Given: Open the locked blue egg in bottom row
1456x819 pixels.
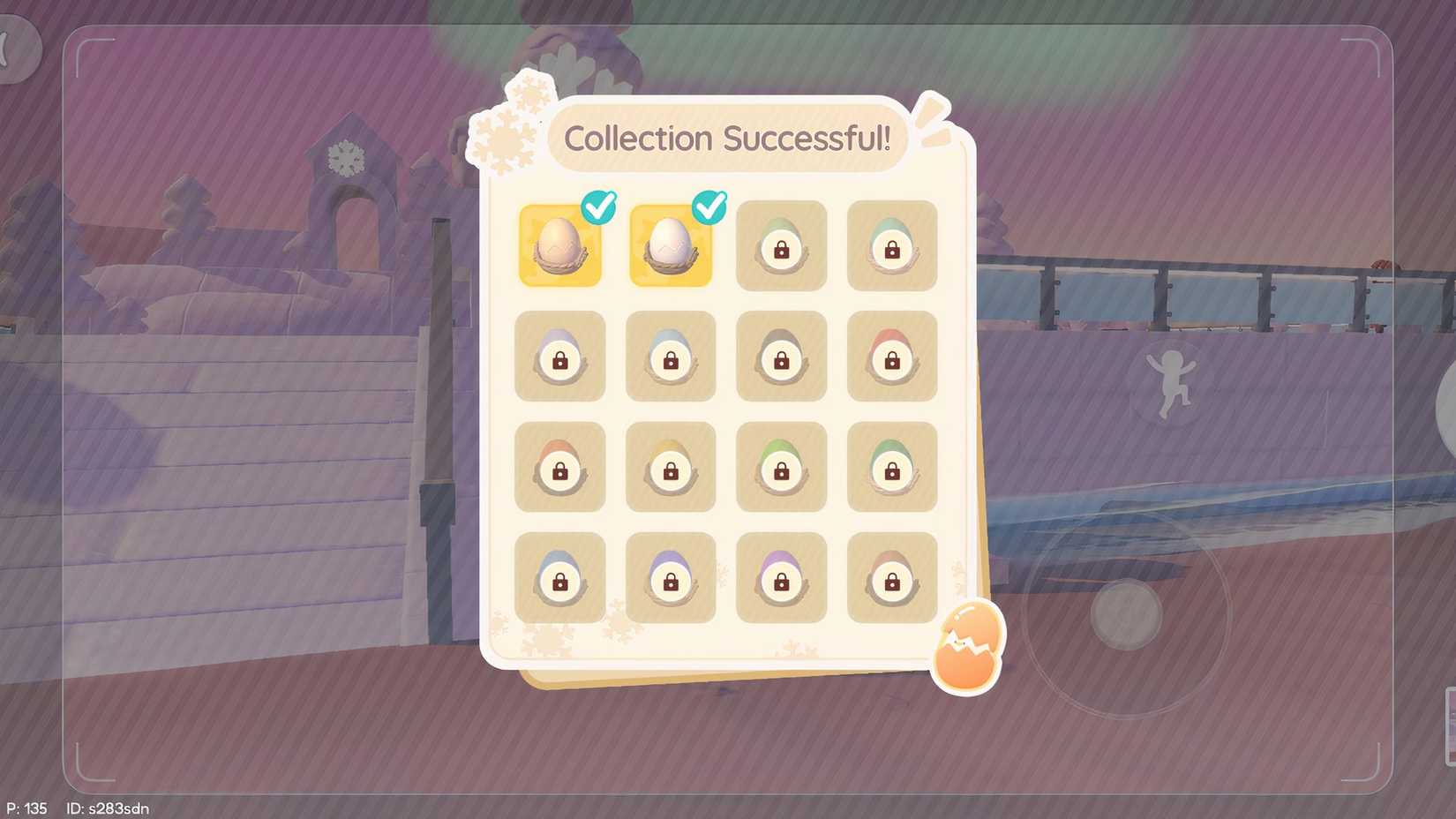Looking at the screenshot, I should 560,578.
